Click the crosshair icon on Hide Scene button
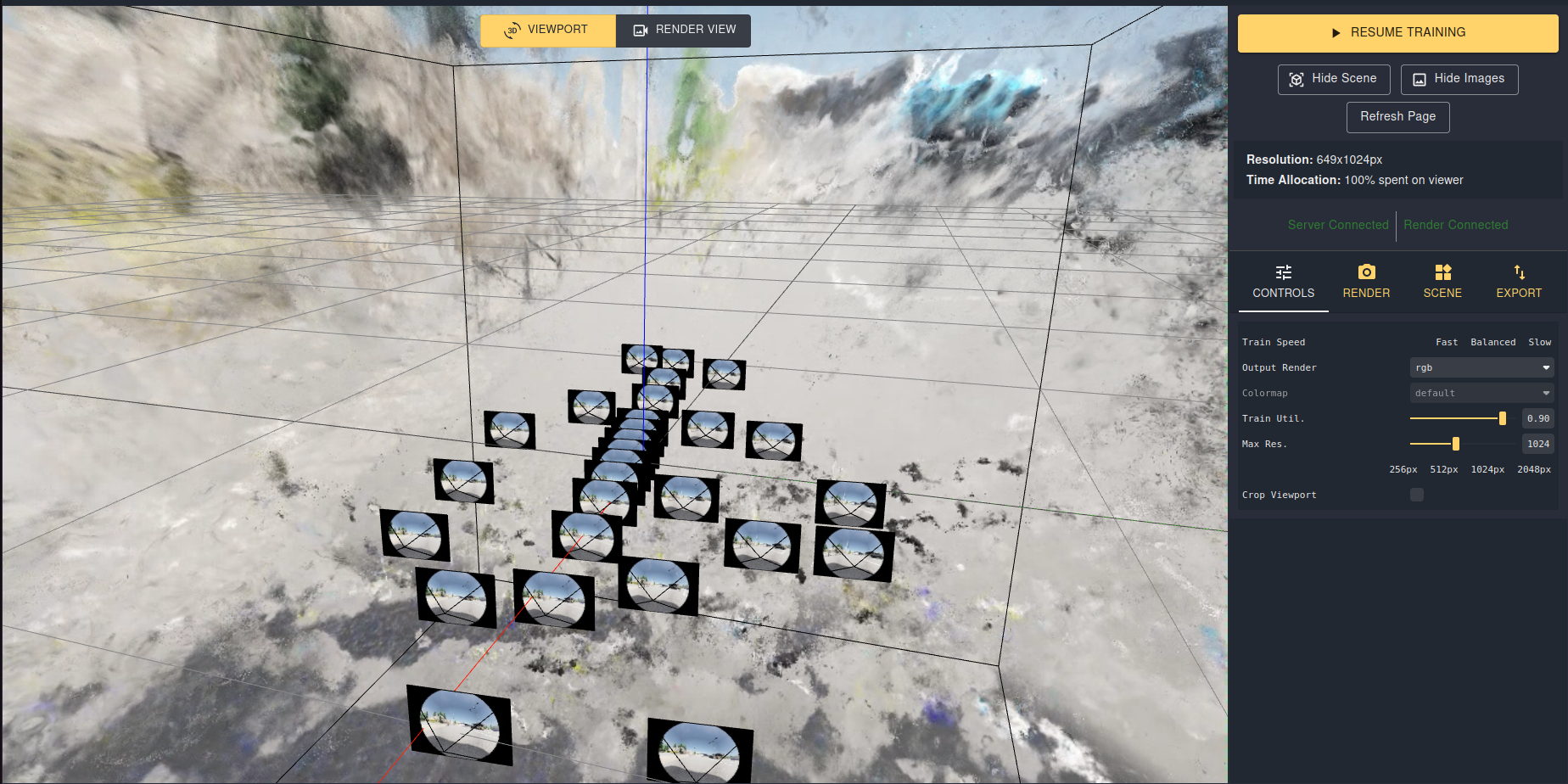1568x784 pixels. [1296, 78]
